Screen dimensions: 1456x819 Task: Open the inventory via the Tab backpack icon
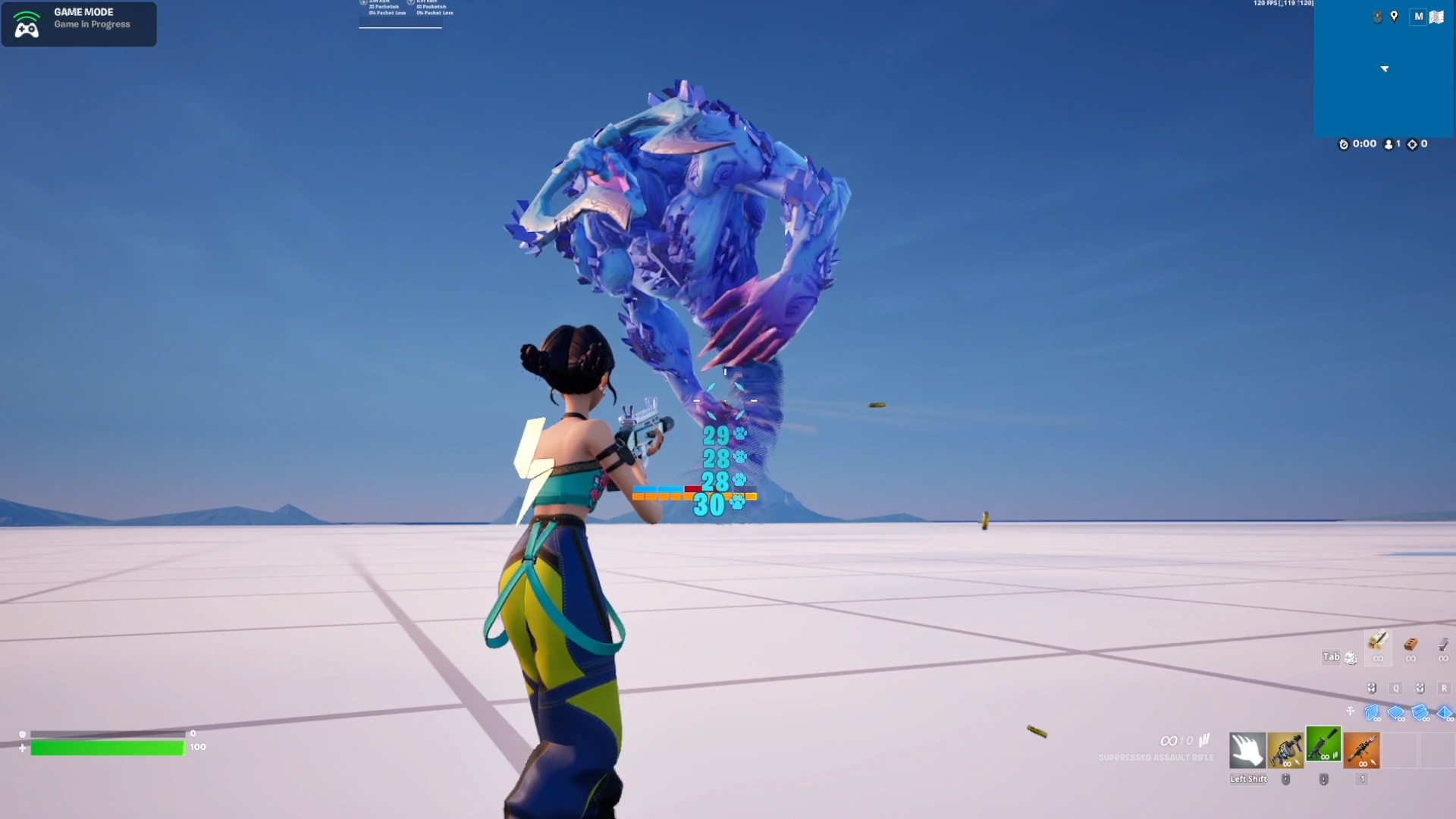tap(1351, 657)
